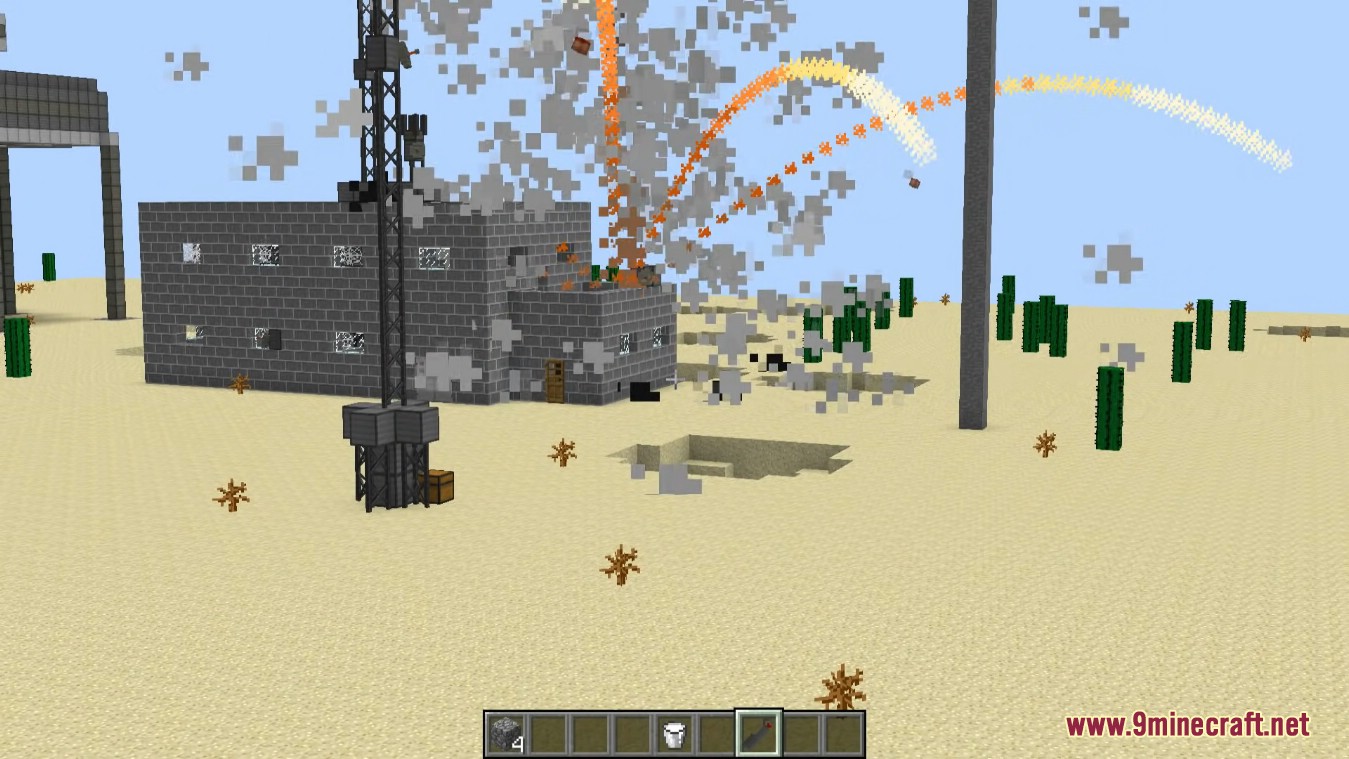Select the gravel stack in the first hotbar slot
Viewport: 1349px width, 759px height.
[504, 732]
